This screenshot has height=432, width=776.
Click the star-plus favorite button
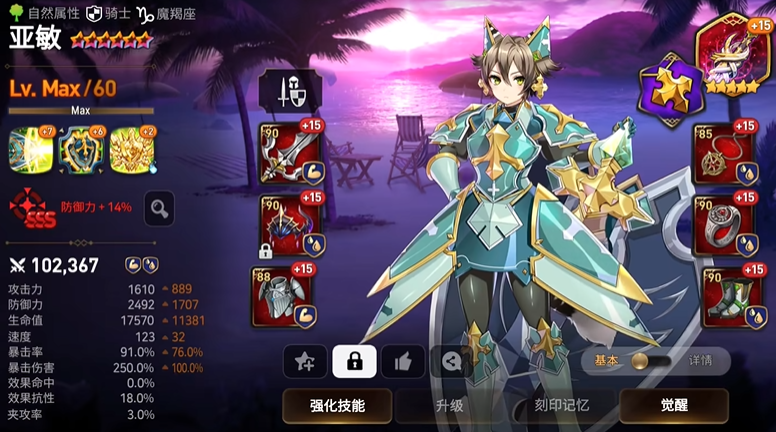305,361
